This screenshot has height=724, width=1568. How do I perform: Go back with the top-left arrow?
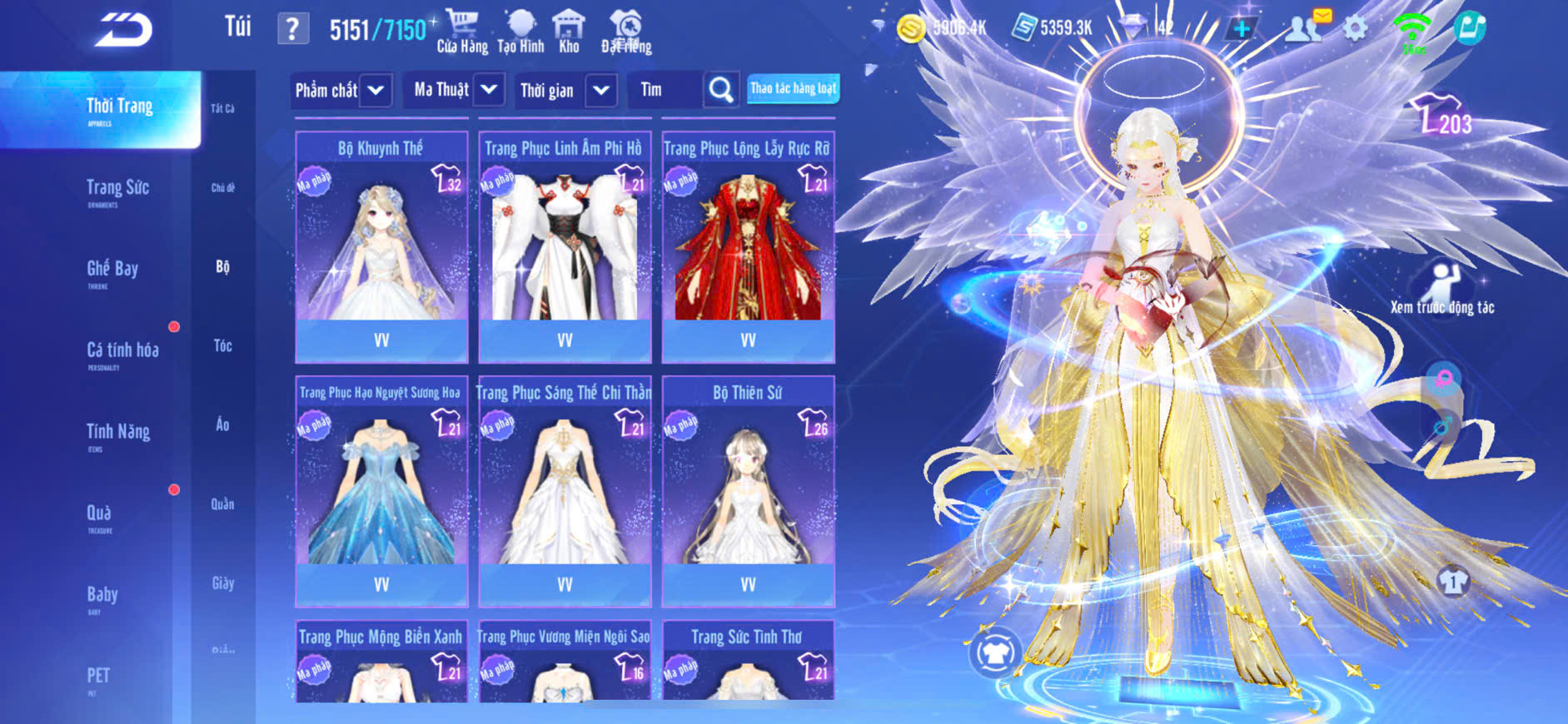point(123,29)
